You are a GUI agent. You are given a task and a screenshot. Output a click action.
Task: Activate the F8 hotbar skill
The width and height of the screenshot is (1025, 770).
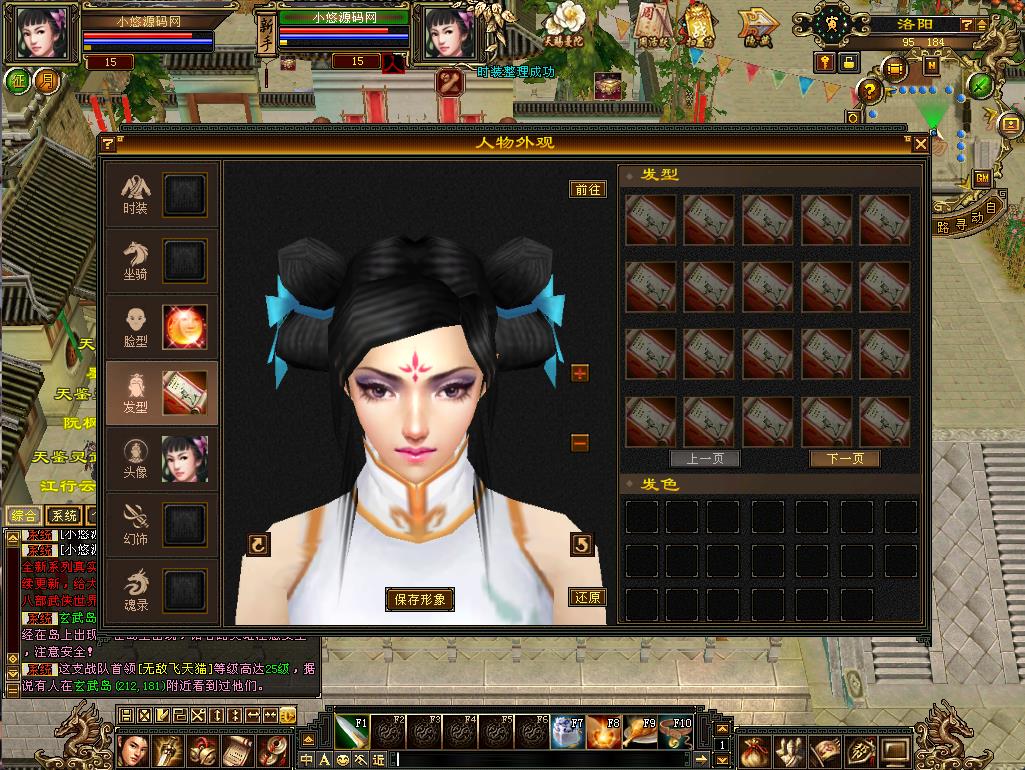[x=603, y=732]
